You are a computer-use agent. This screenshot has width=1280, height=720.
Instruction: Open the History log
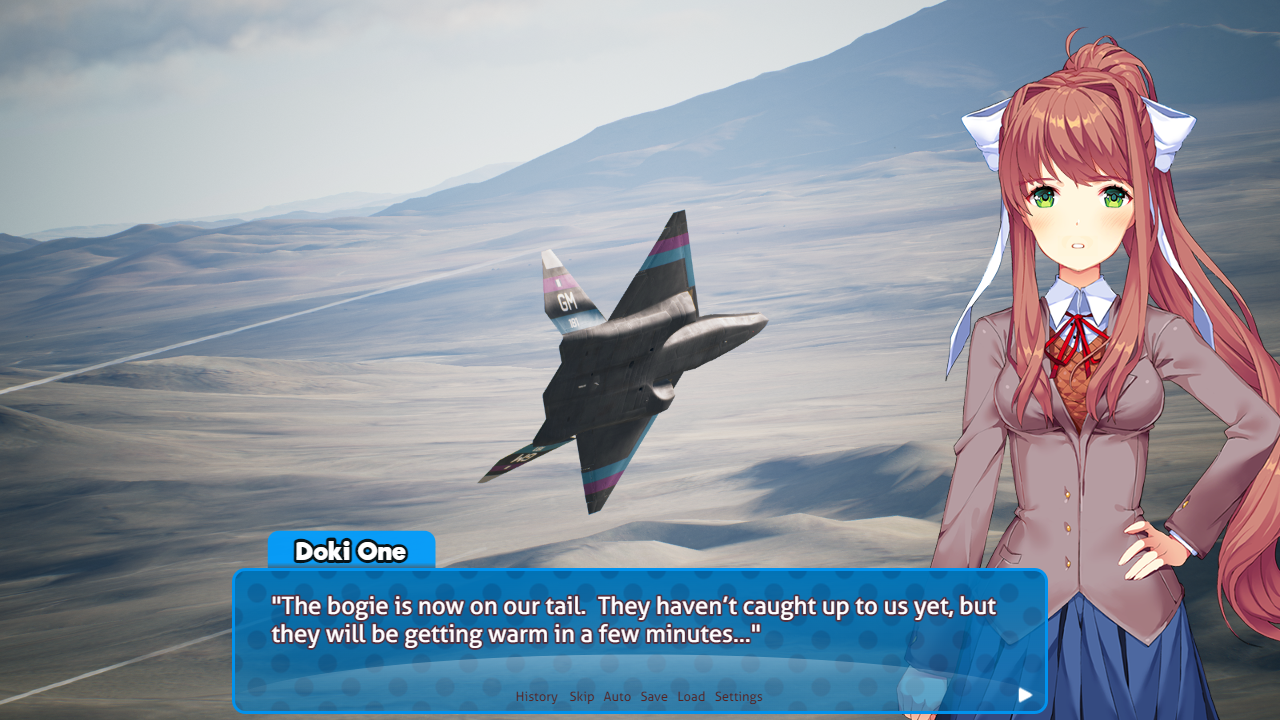[536, 696]
